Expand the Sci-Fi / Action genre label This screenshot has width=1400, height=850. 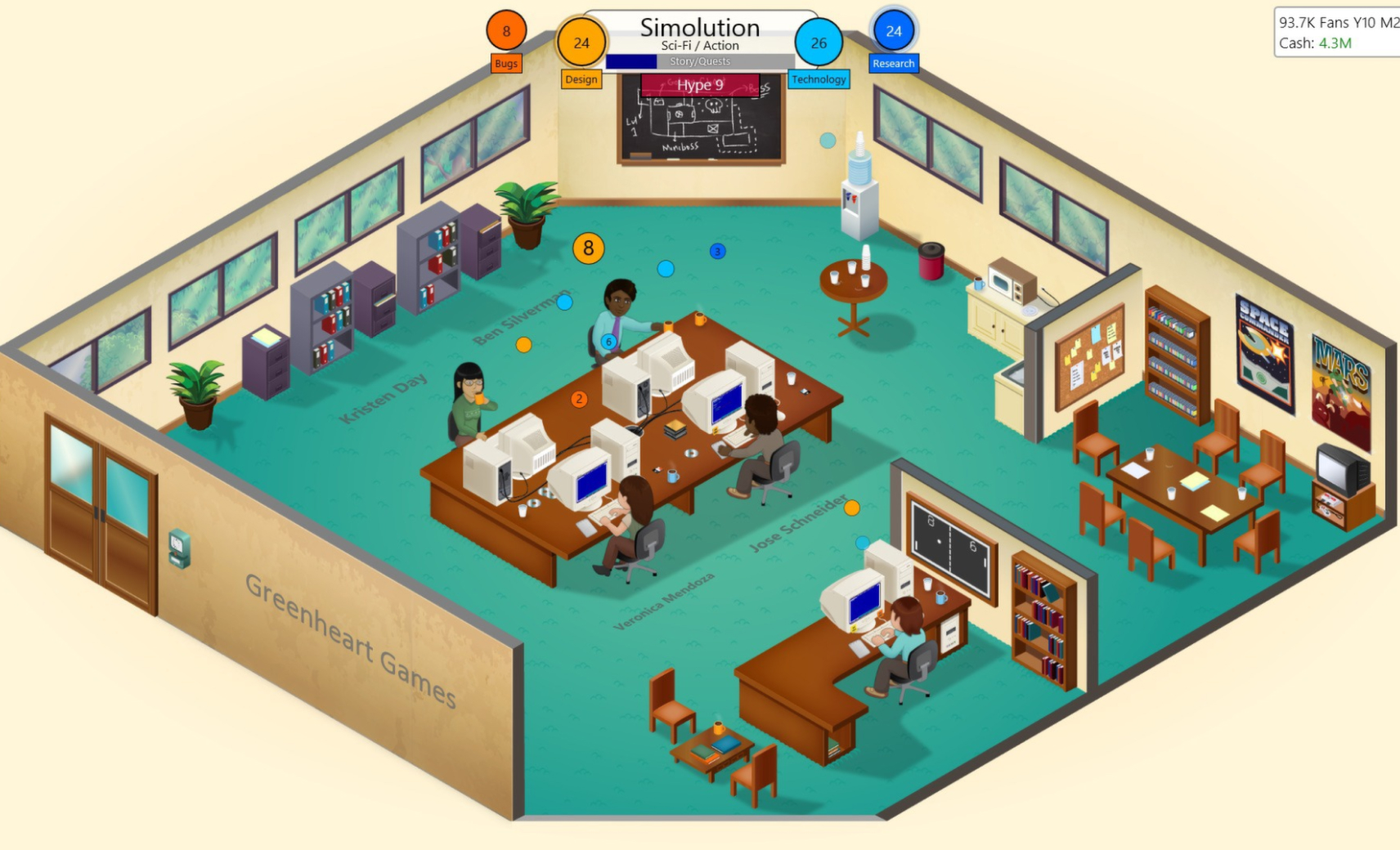[699, 45]
